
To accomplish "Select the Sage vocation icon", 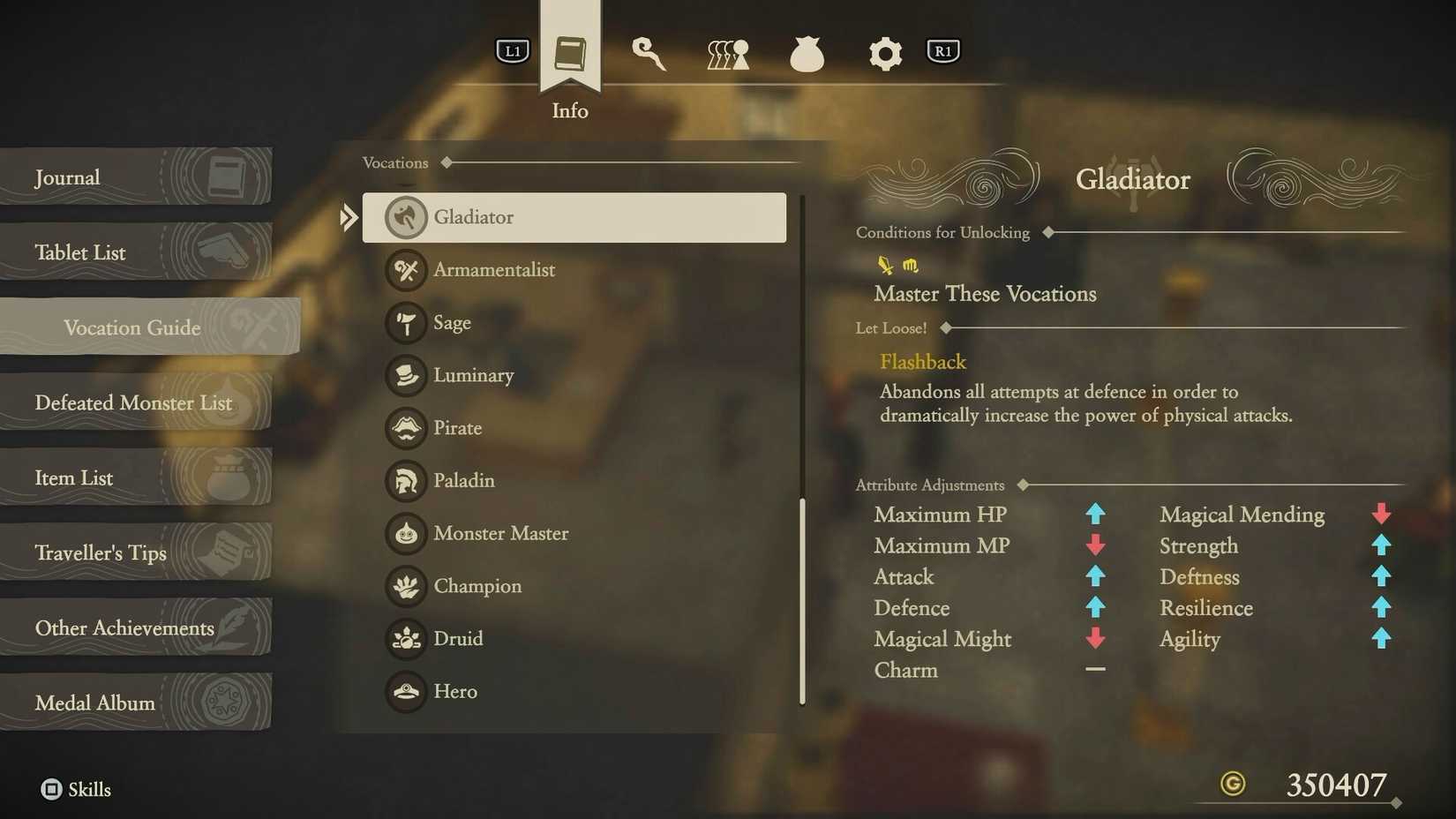I will pyautogui.click(x=404, y=323).
